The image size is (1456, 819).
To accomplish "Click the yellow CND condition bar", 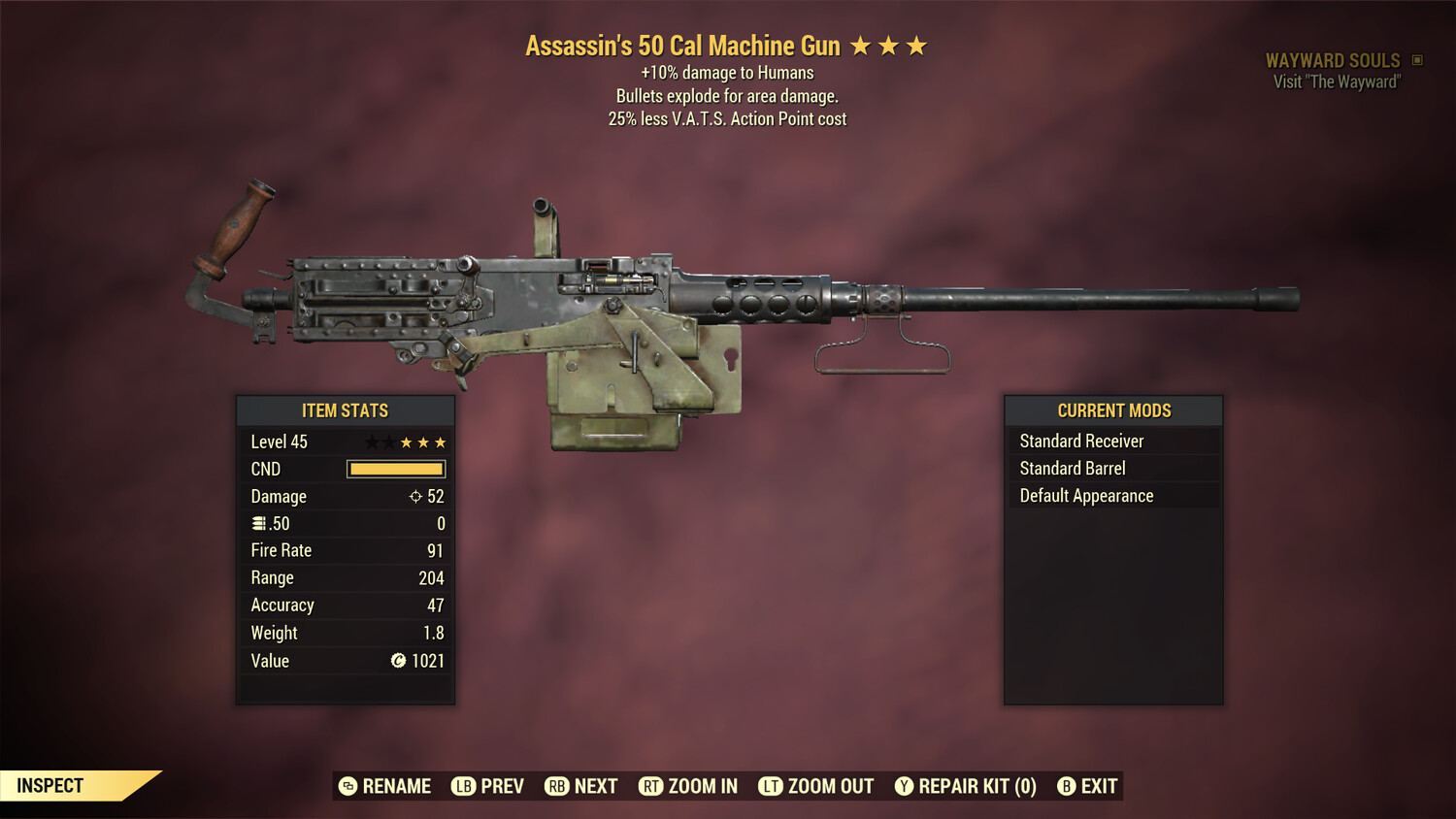I will pyautogui.click(x=394, y=469).
